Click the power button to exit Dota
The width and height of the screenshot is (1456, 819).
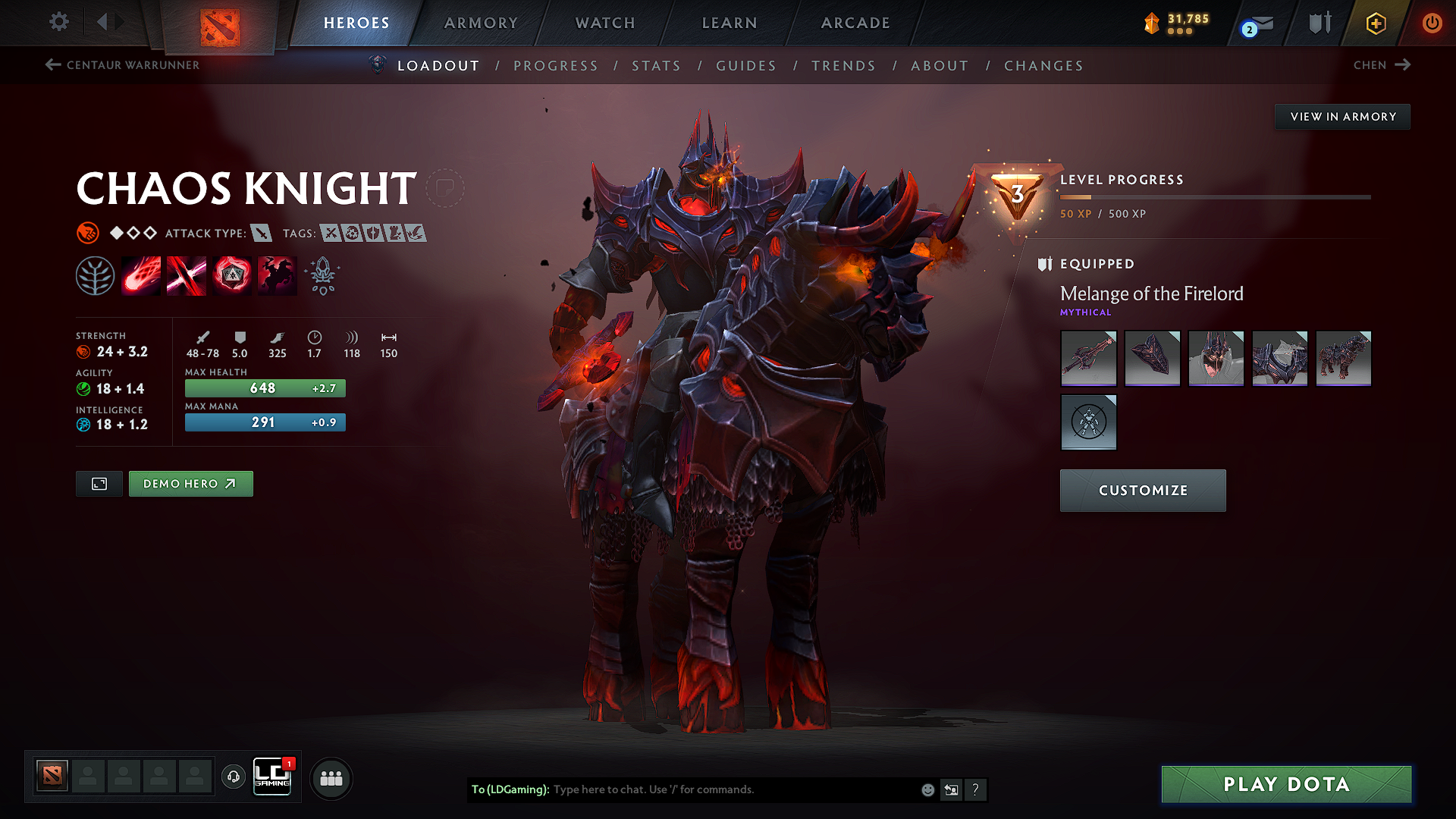point(1432,24)
